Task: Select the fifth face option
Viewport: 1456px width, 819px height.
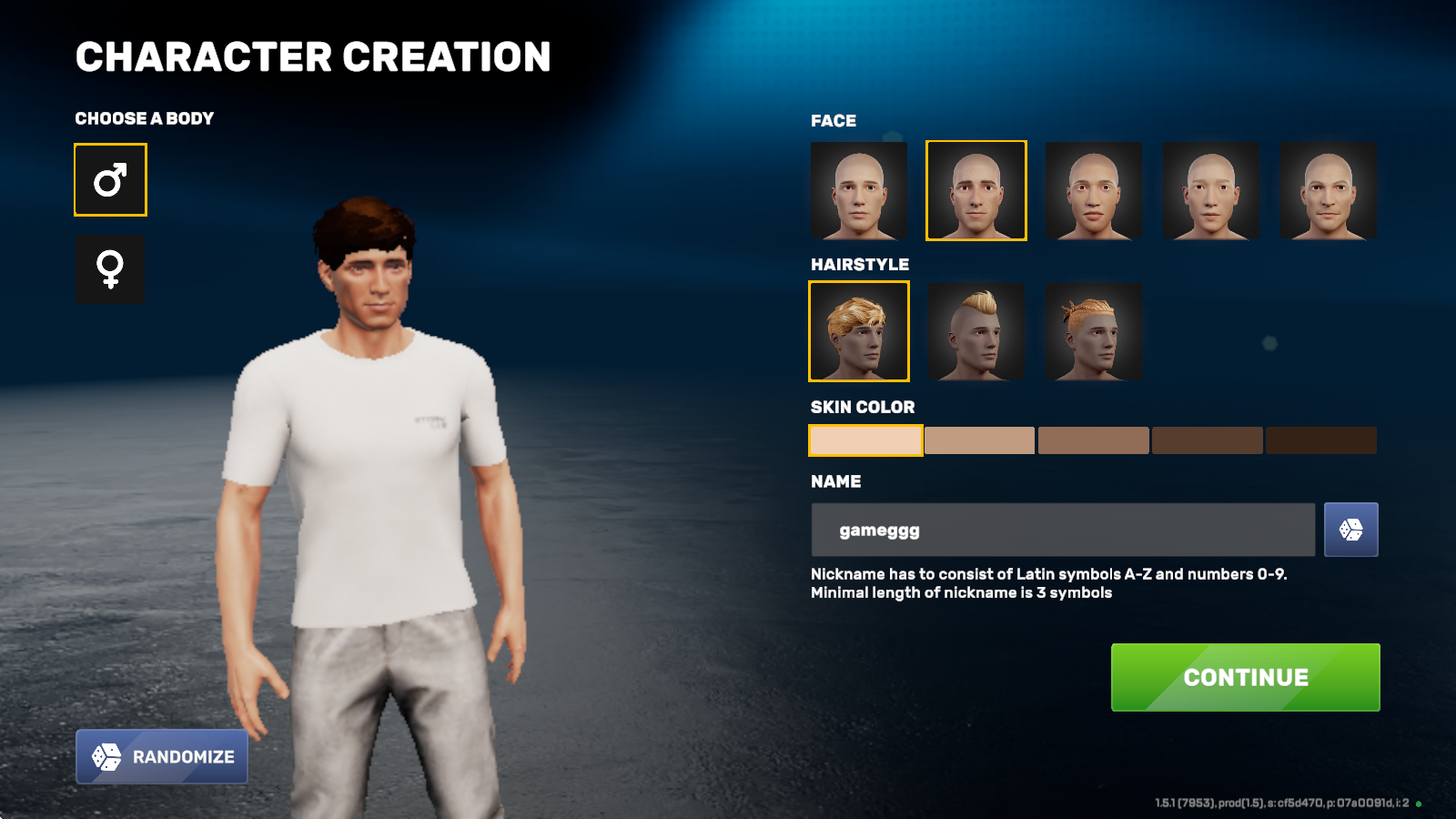Action: (x=1328, y=190)
